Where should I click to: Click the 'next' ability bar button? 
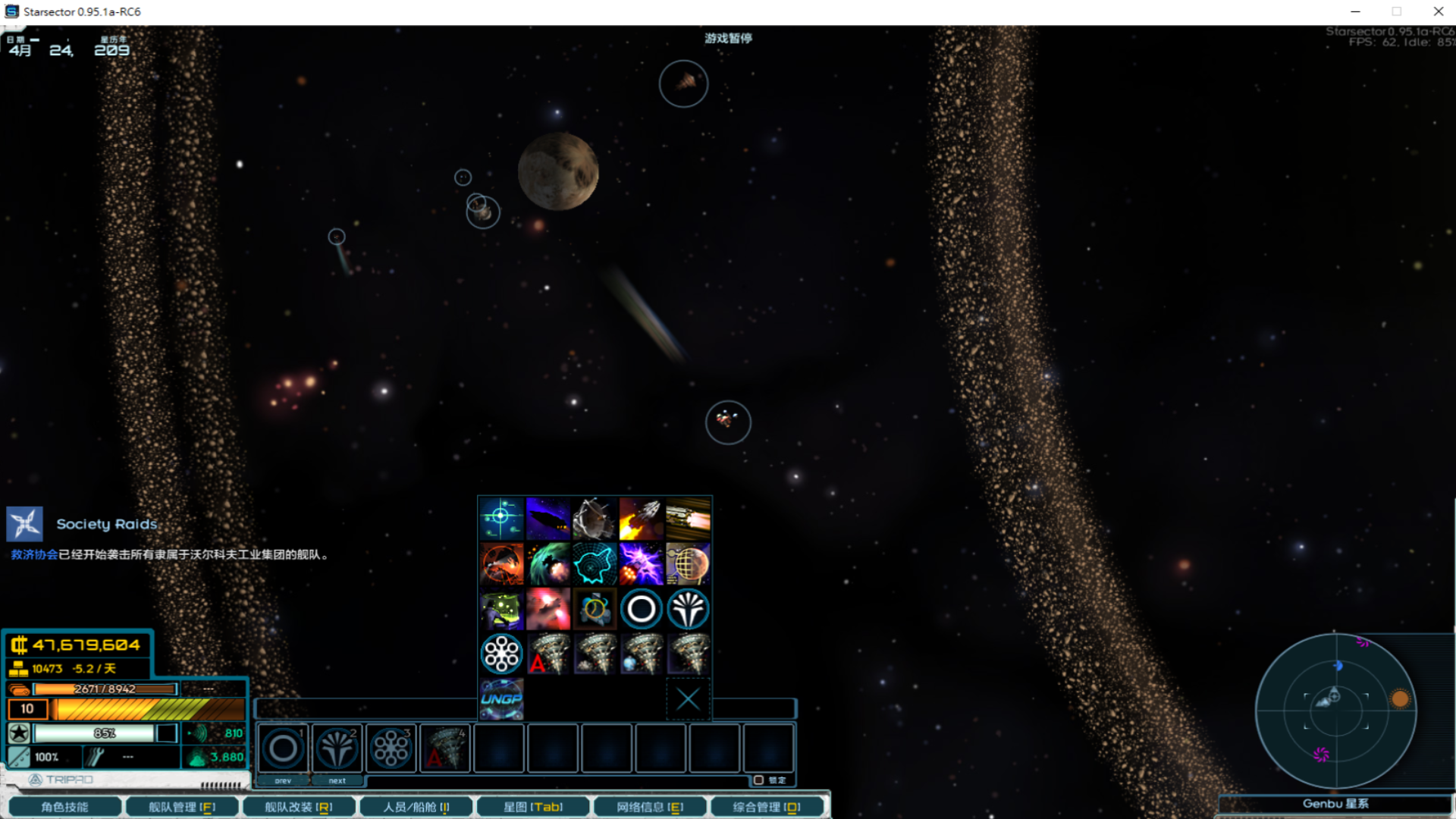point(337,780)
